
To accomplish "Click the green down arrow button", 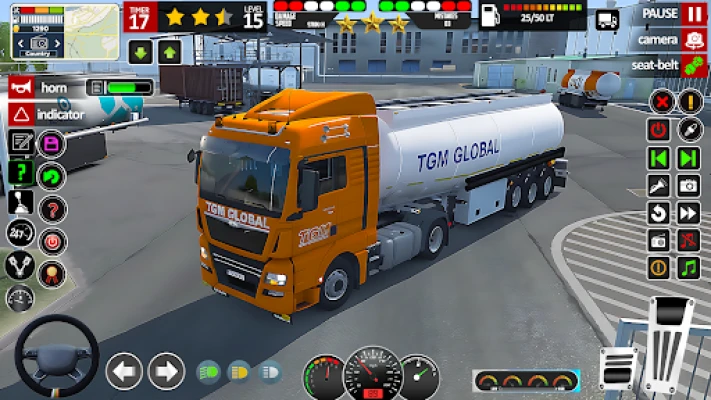I will 140,52.
